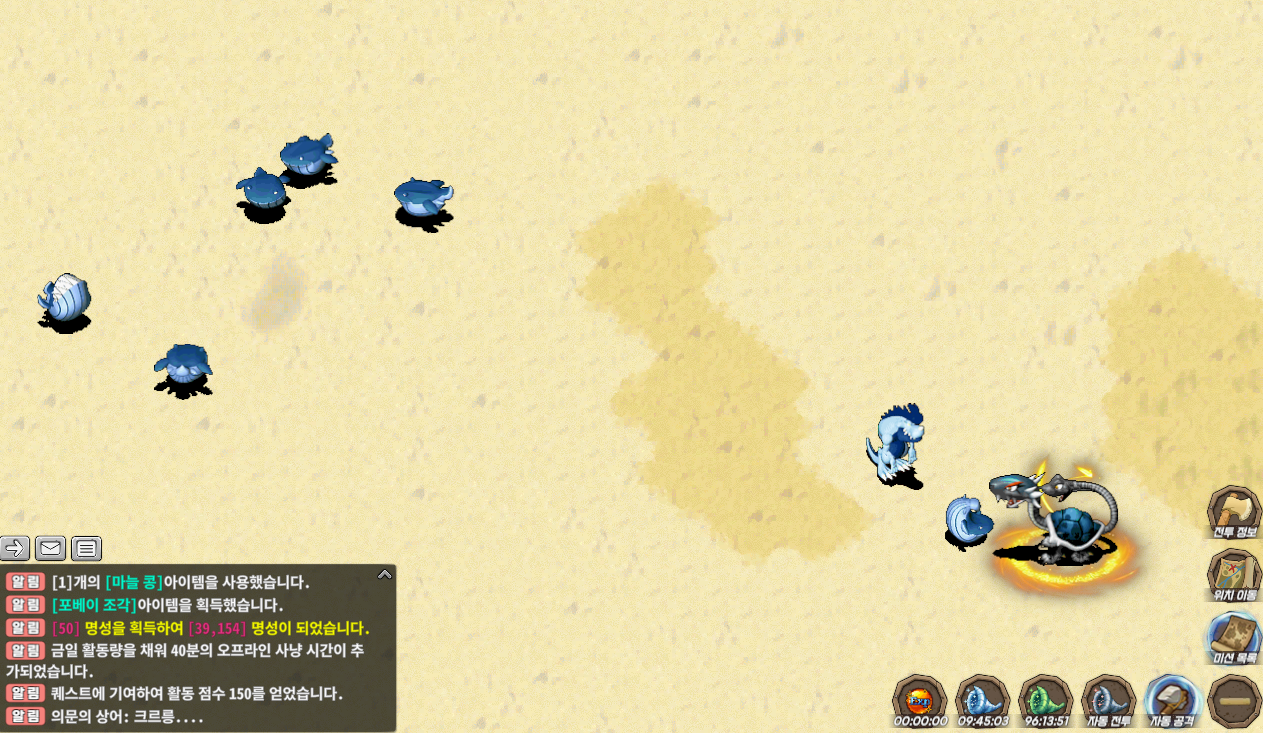Click the arrow button above the chat
Viewport: 1263px width, 733px height.
(15, 548)
